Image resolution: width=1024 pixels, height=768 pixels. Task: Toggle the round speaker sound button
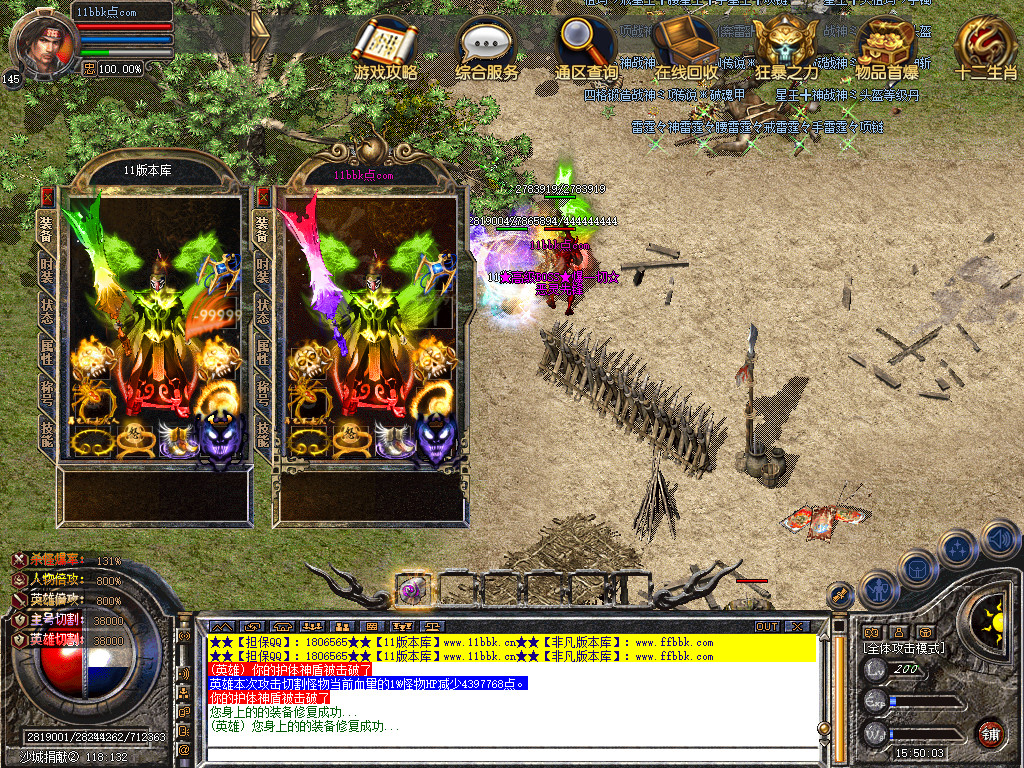coord(999,540)
